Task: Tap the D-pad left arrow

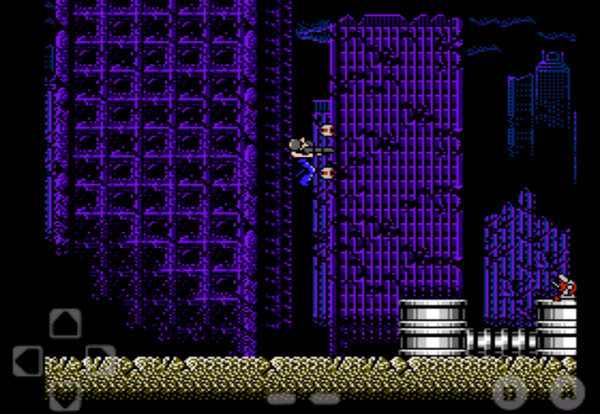Action: pyautogui.click(x=27, y=361)
